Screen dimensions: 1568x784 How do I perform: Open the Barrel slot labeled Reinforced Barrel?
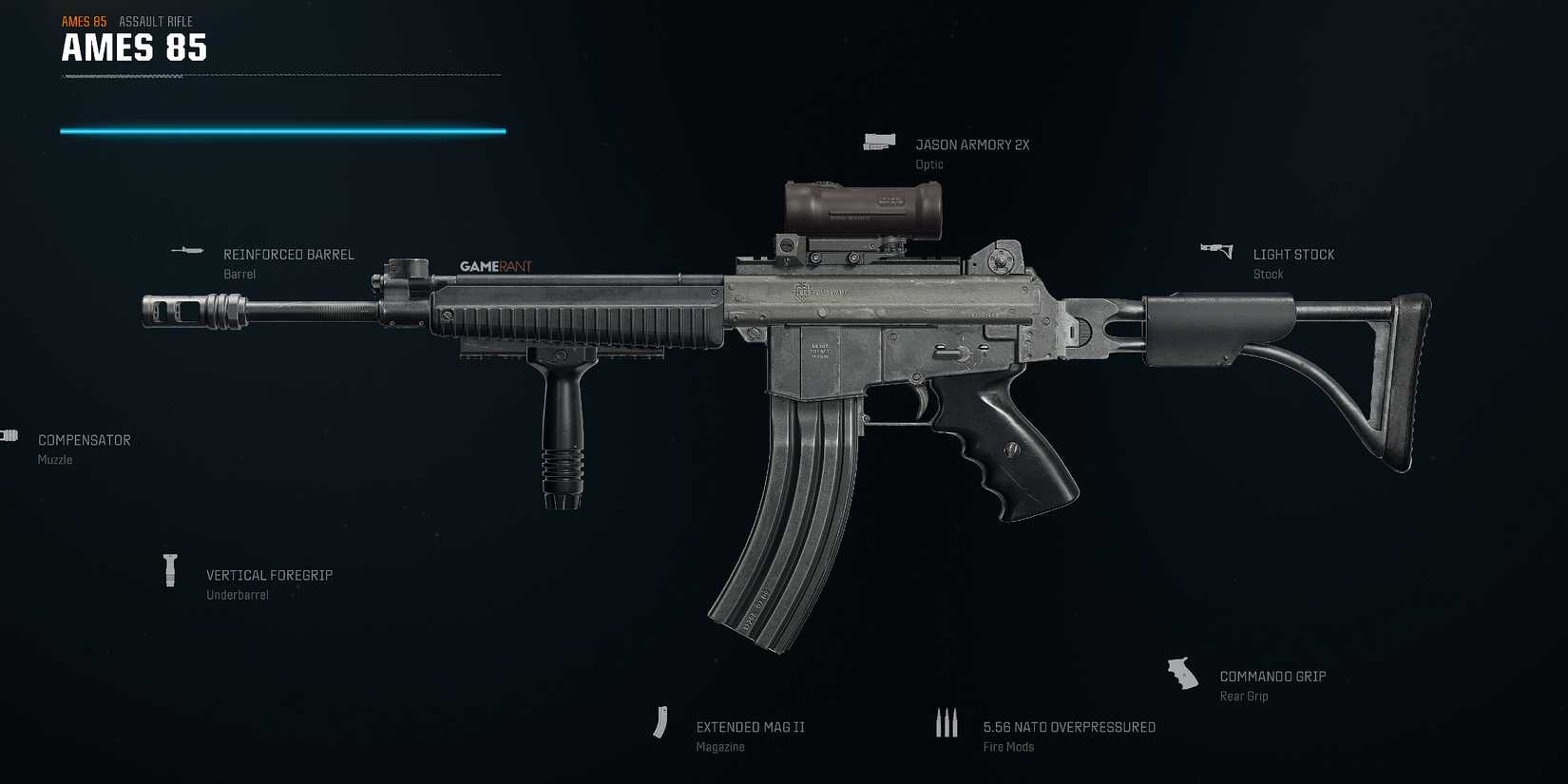288,255
